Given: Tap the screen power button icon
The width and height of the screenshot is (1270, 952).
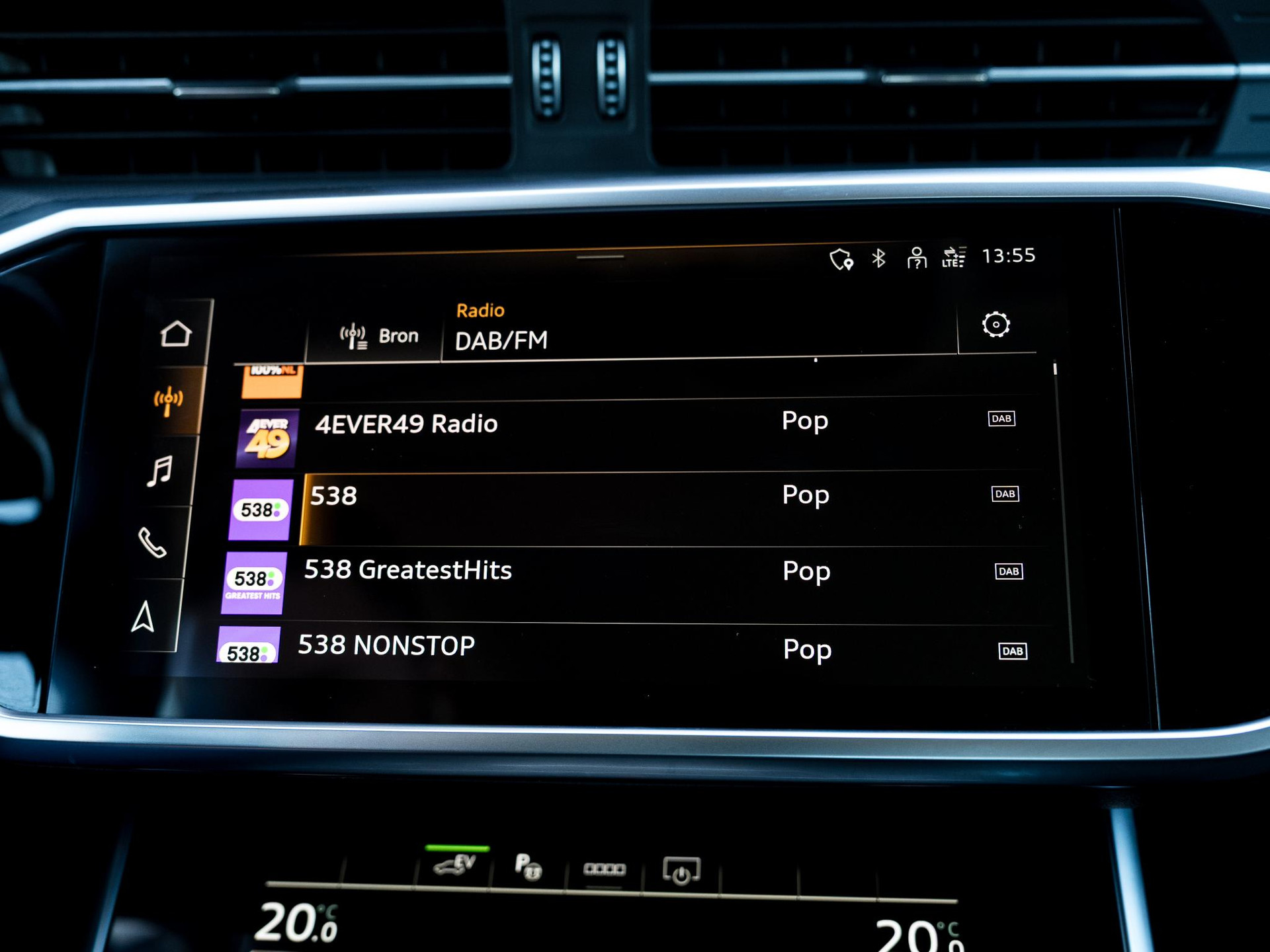Looking at the screenshot, I should click(x=681, y=871).
